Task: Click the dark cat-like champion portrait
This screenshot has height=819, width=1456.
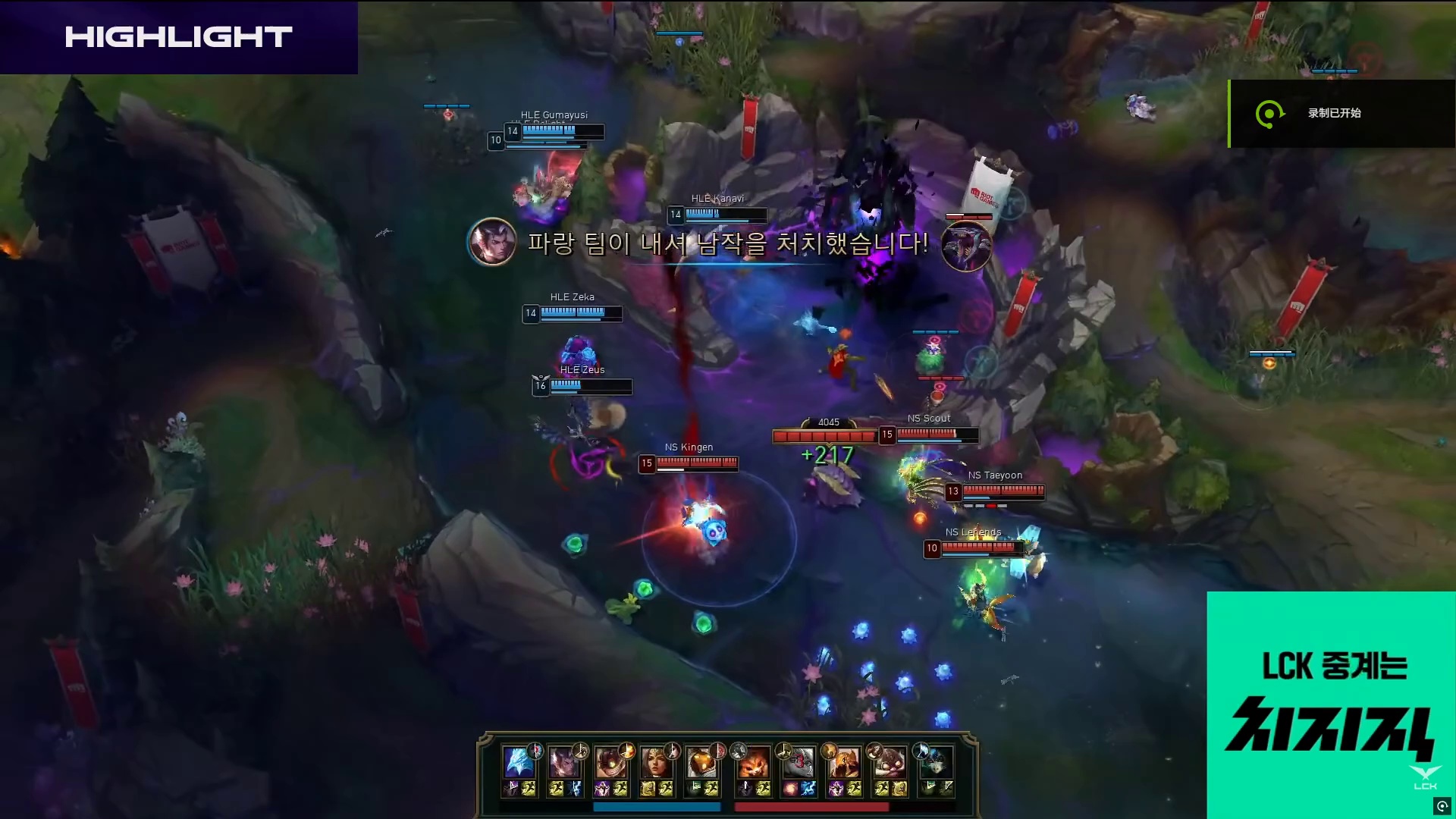Action: pyautogui.click(x=934, y=762)
